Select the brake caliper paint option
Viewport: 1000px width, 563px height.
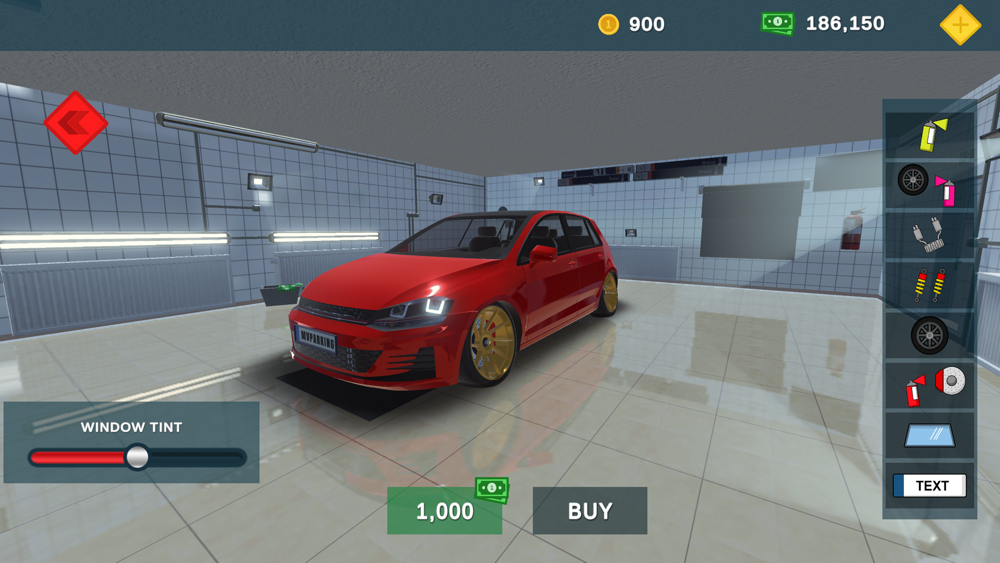coord(929,386)
